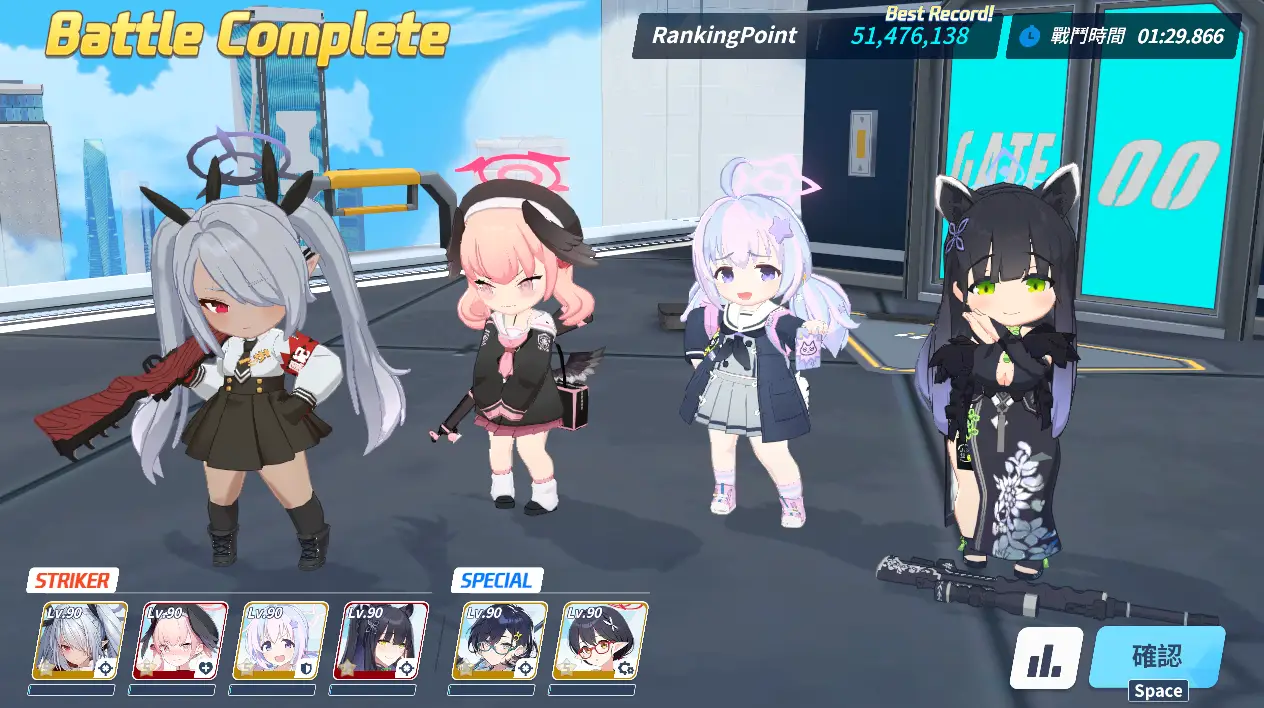The image size is (1264, 708).
Task: Select the blue-glasses special student portrait
Action: tap(504, 641)
